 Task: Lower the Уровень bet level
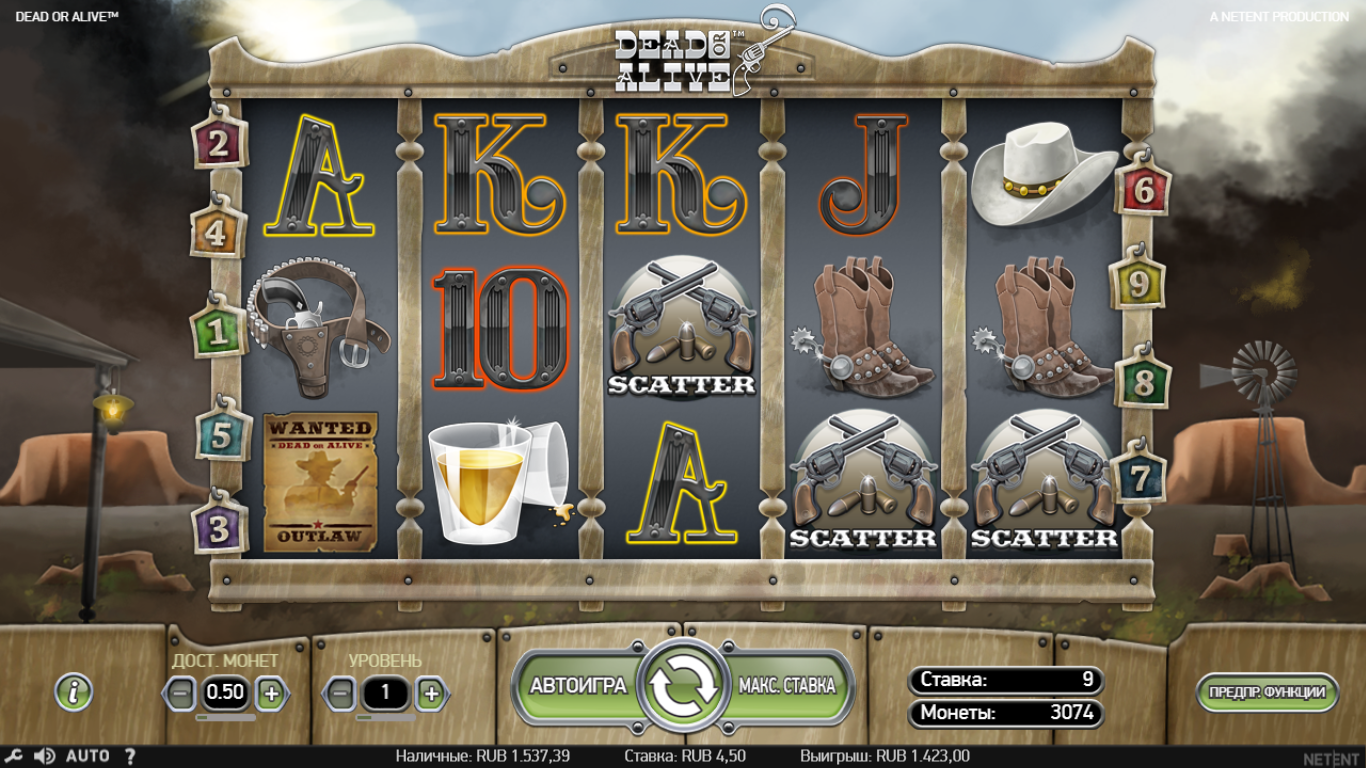click(x=339, y=692)
